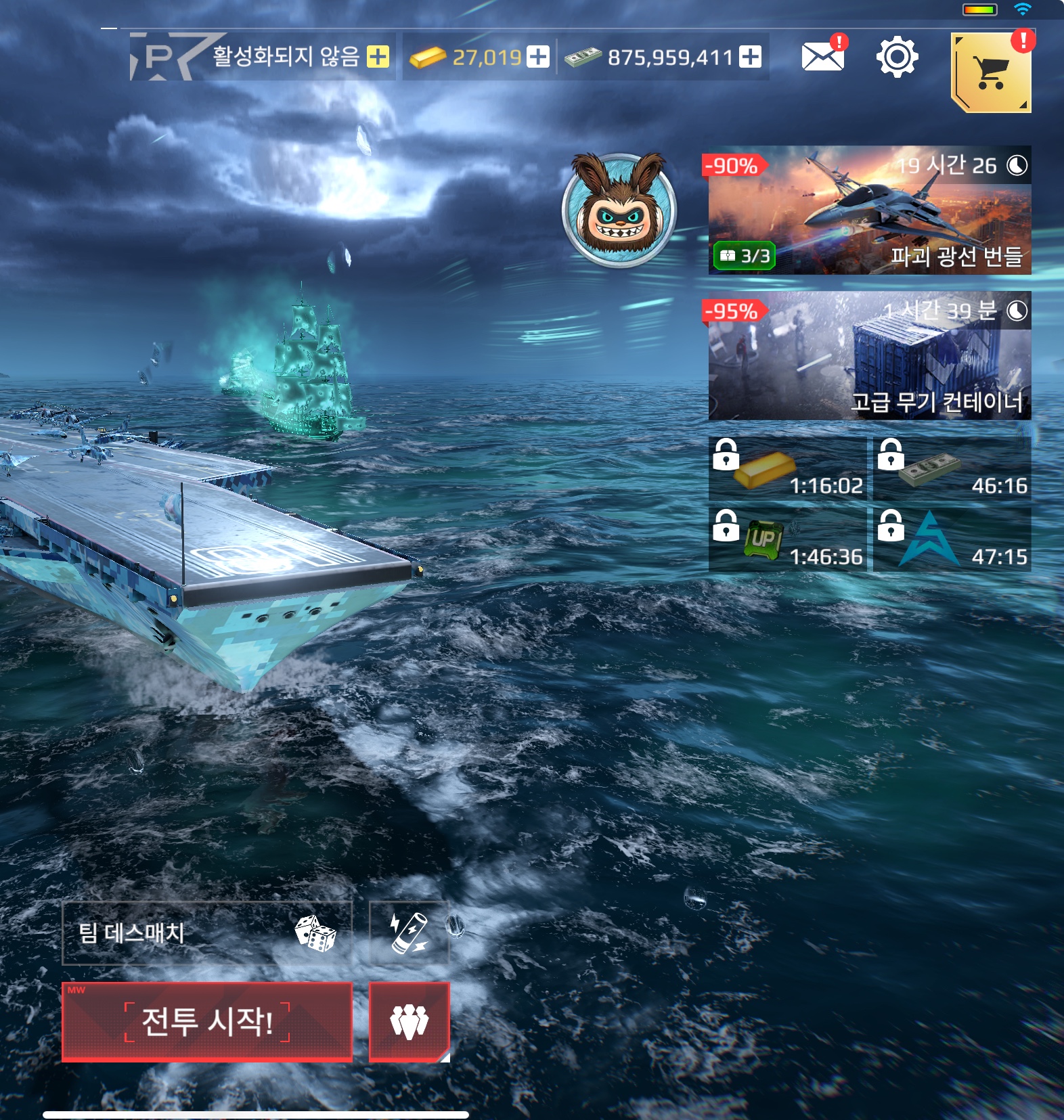Open the 고급 무기 컨테이너 offer
This screenshot has height=1120, width=1064.
(870, 356)
